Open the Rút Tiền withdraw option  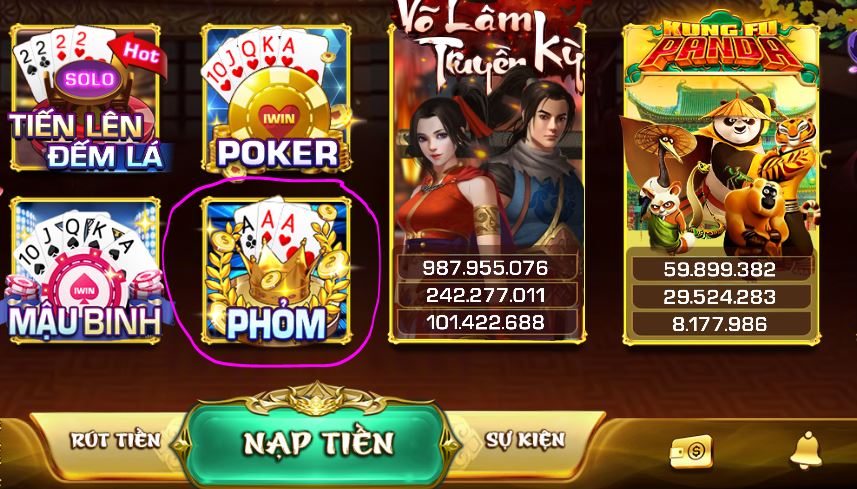115,440
